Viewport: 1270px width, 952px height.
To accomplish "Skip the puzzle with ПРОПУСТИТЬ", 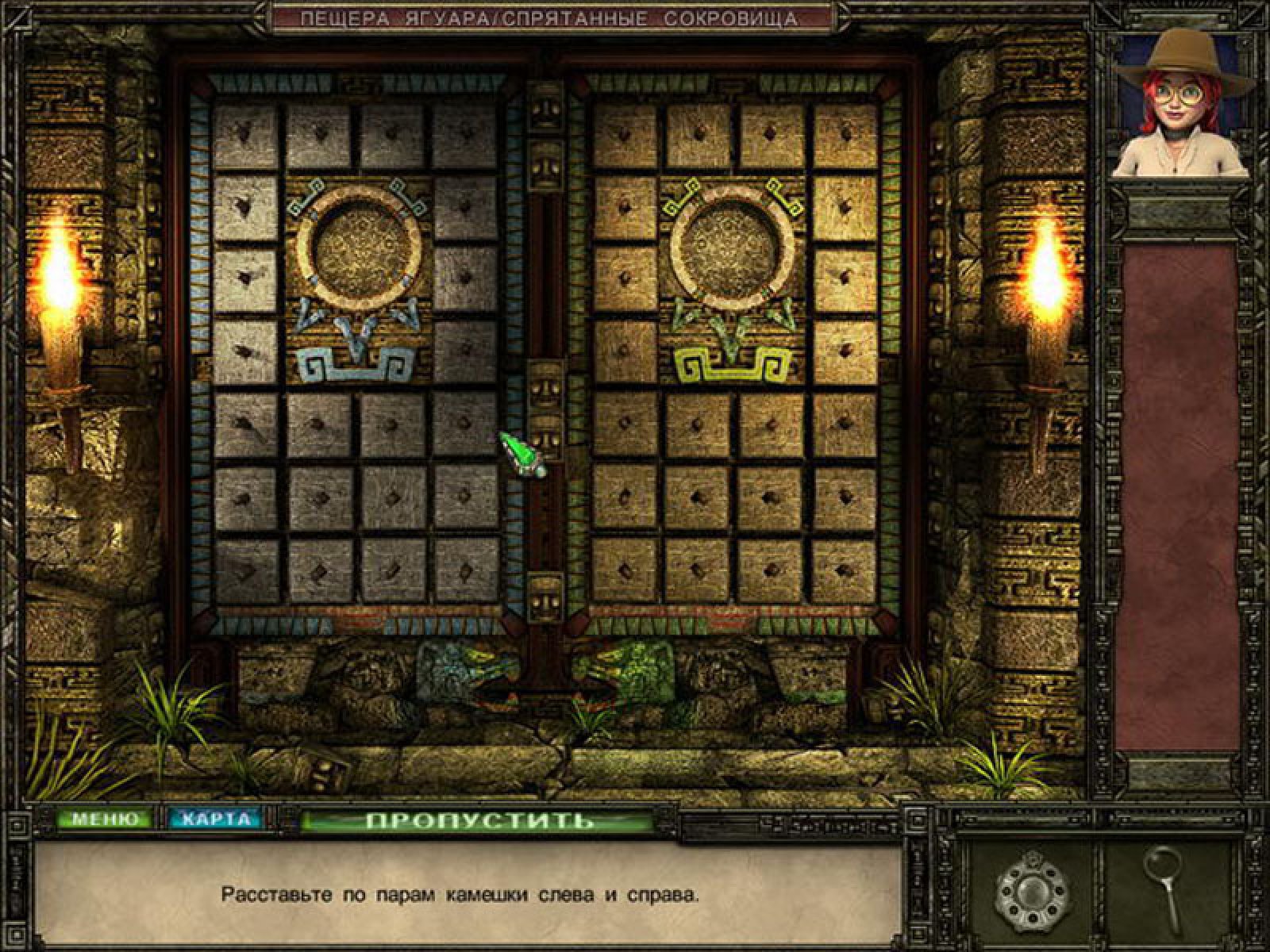I will coord(479,820).
